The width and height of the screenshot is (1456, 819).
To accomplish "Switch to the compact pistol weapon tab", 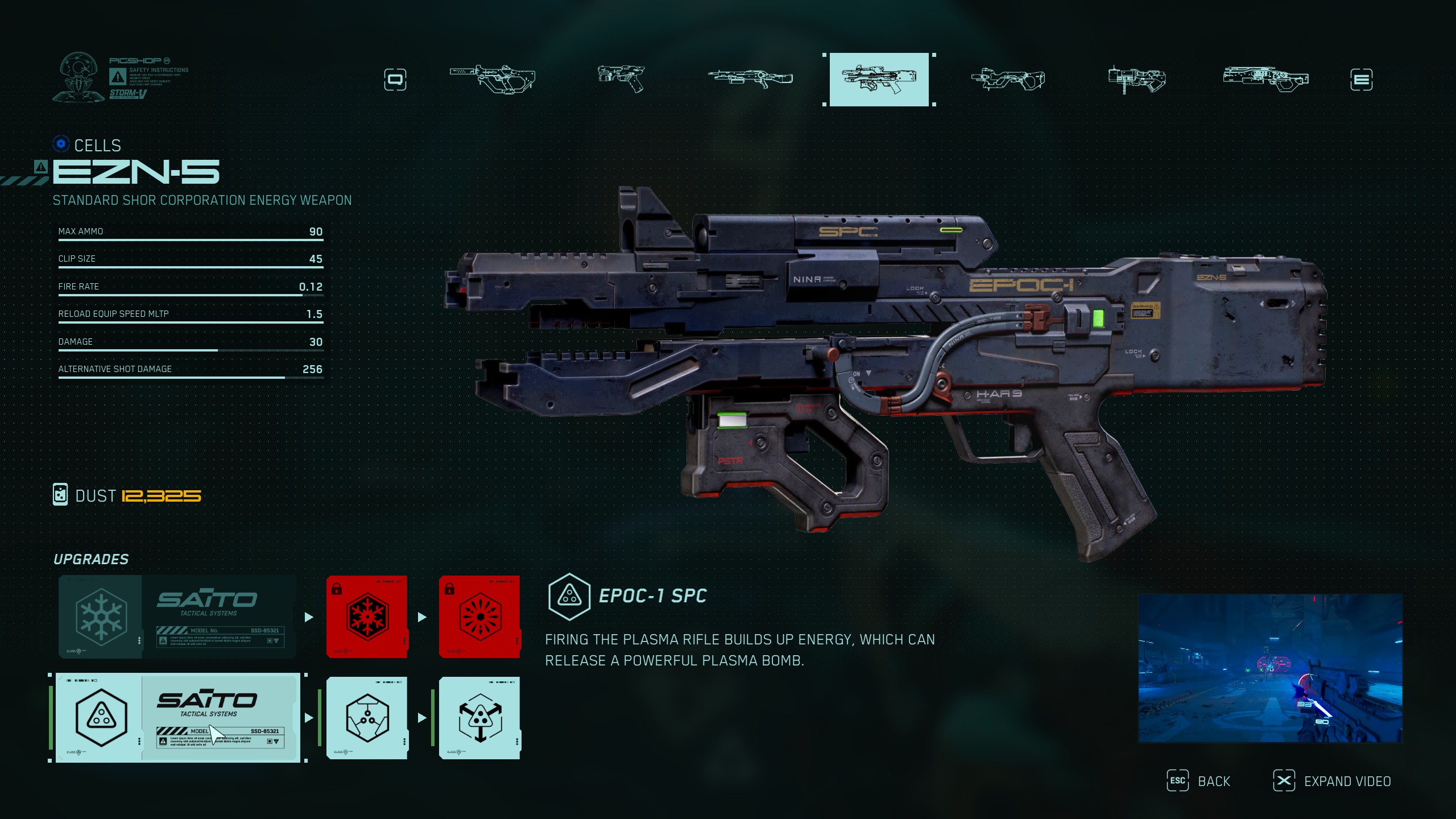I will click(x=621, y=78).
